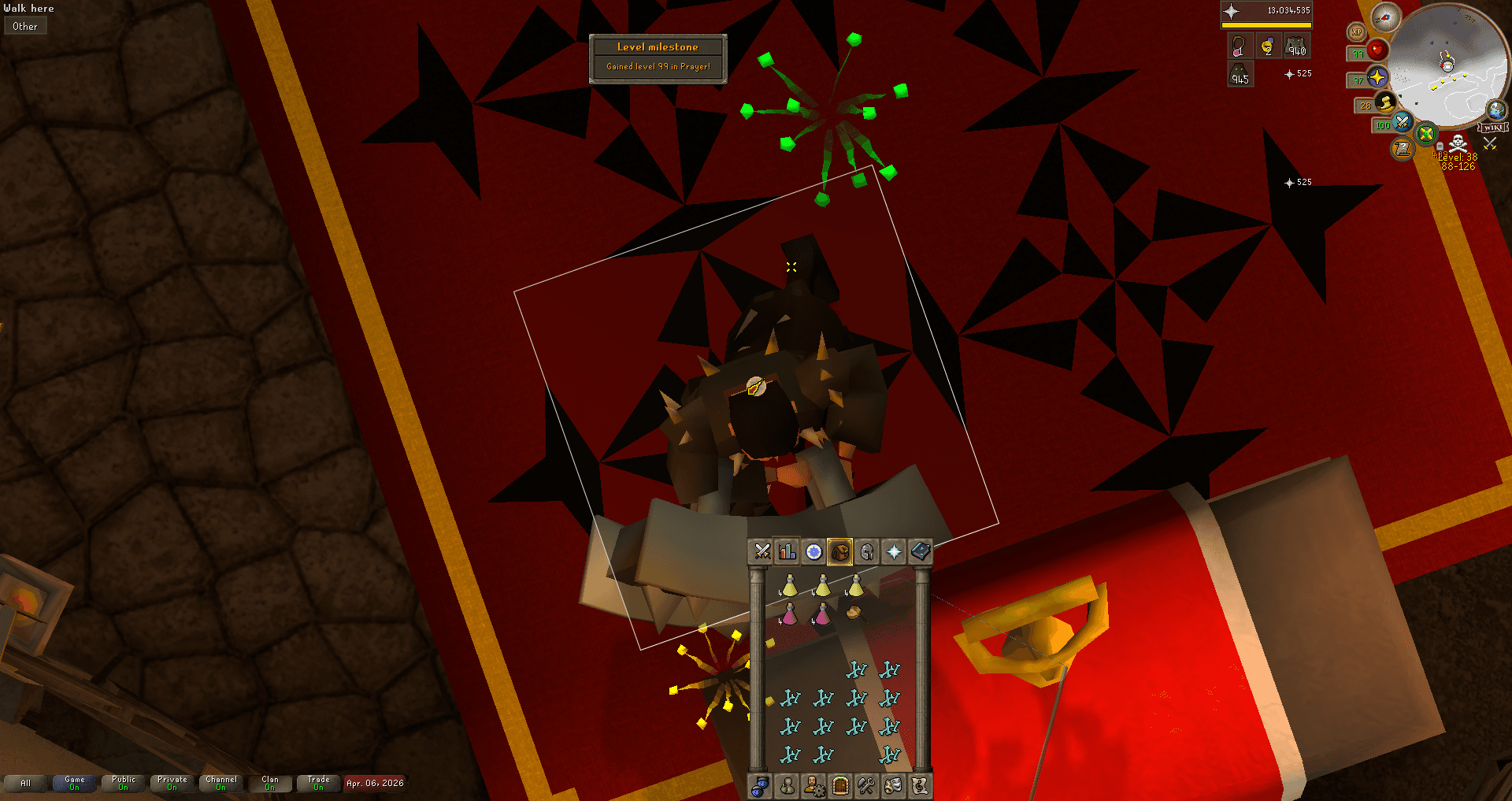Toggle quick prayers on the prayer orb
Screen dimensions: 1512x801
point(1378,78)
